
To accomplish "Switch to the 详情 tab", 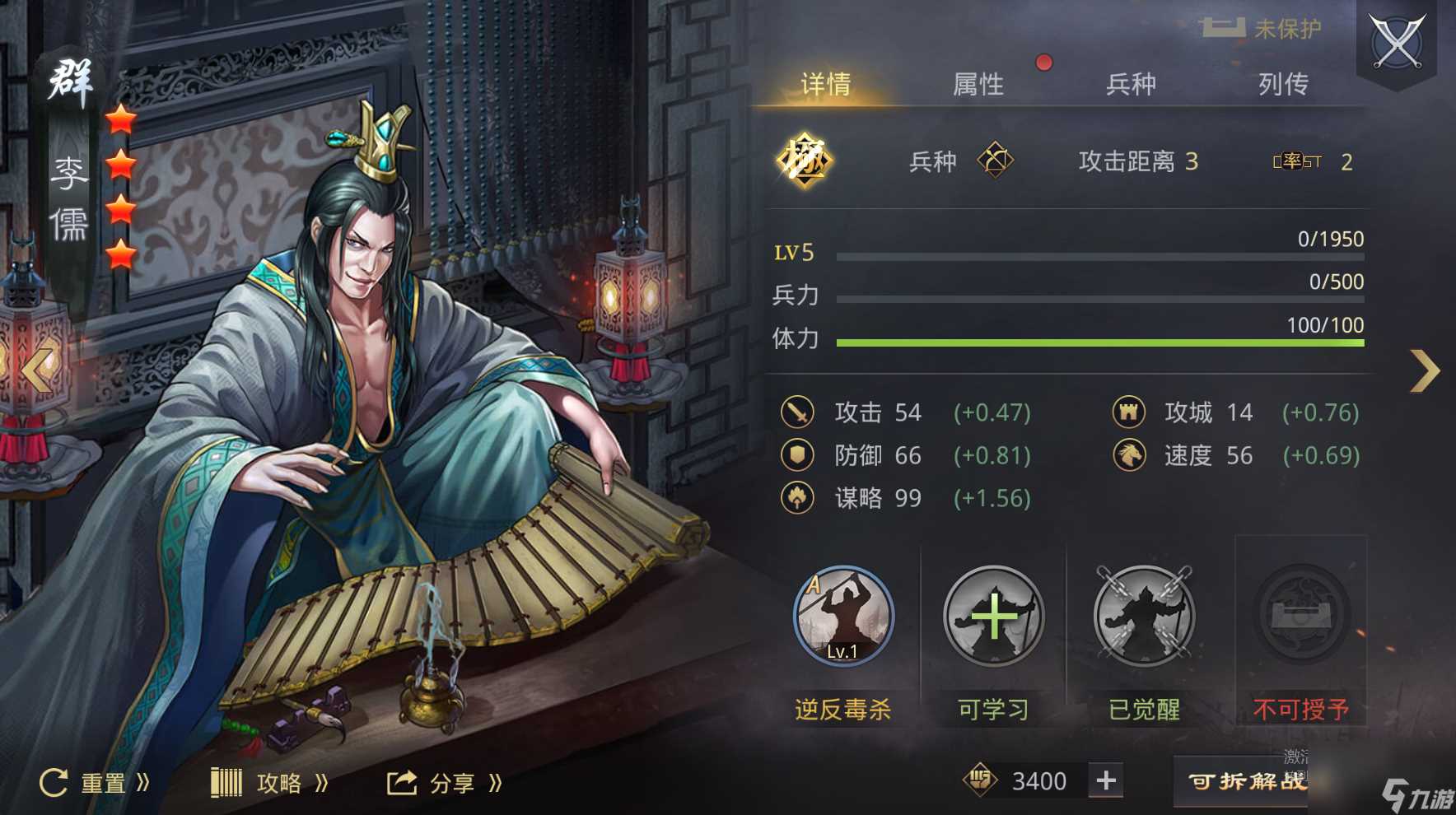I will point(825,84).
